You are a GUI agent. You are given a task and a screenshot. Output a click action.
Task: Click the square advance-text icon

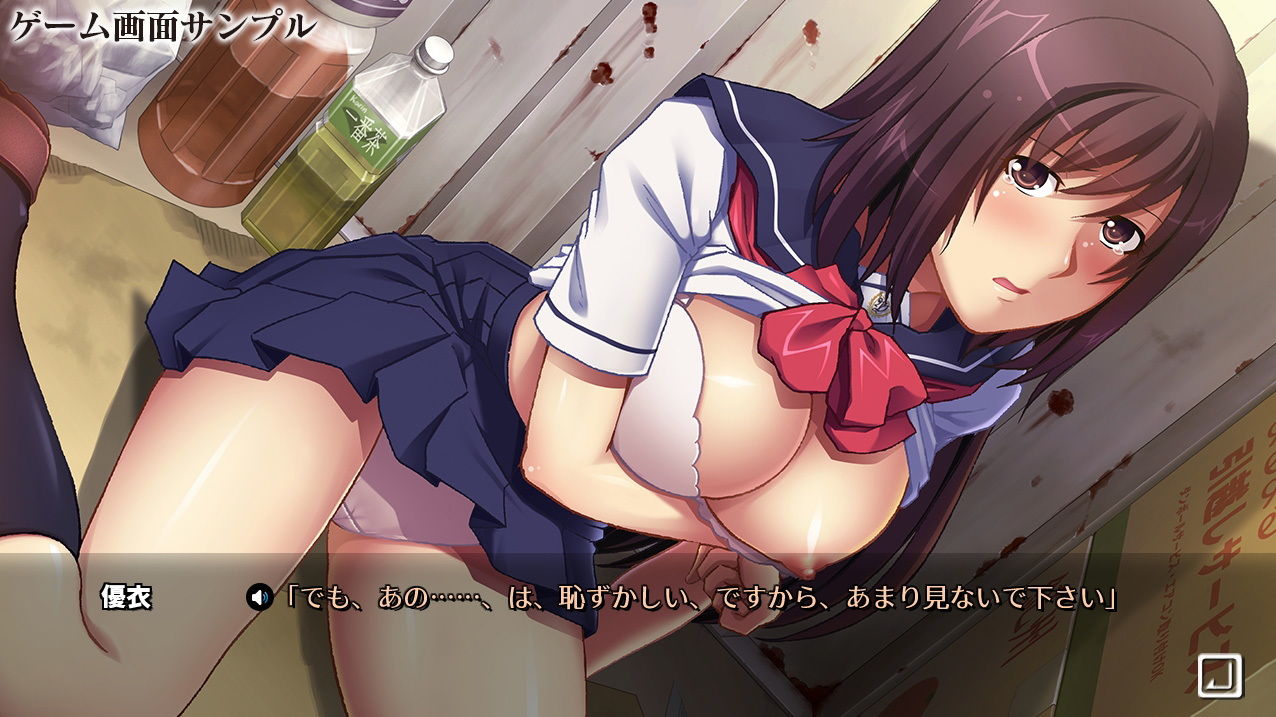1219,675
